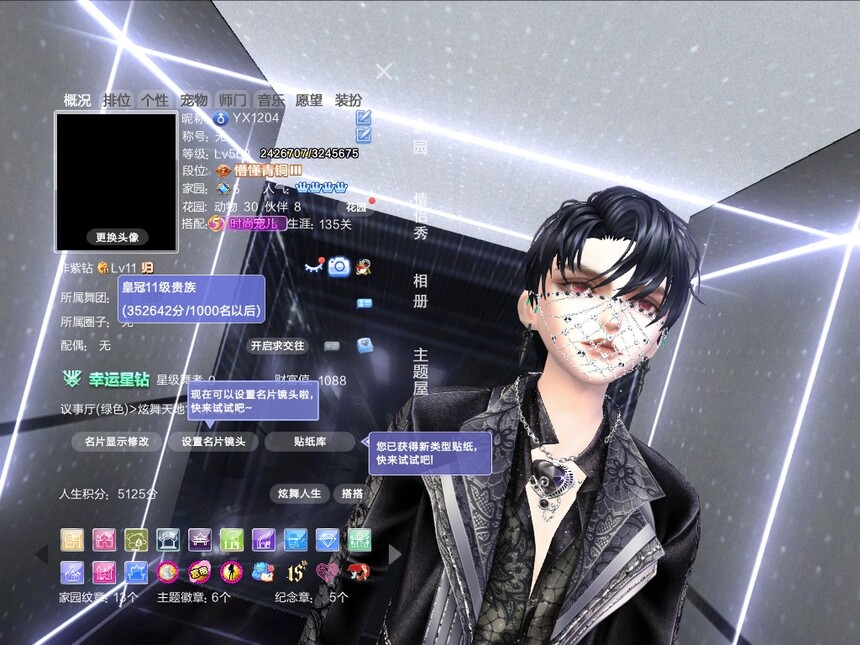Tap the blue camera icon
Screen dimensions: 860x645
(x=339, y=266)
